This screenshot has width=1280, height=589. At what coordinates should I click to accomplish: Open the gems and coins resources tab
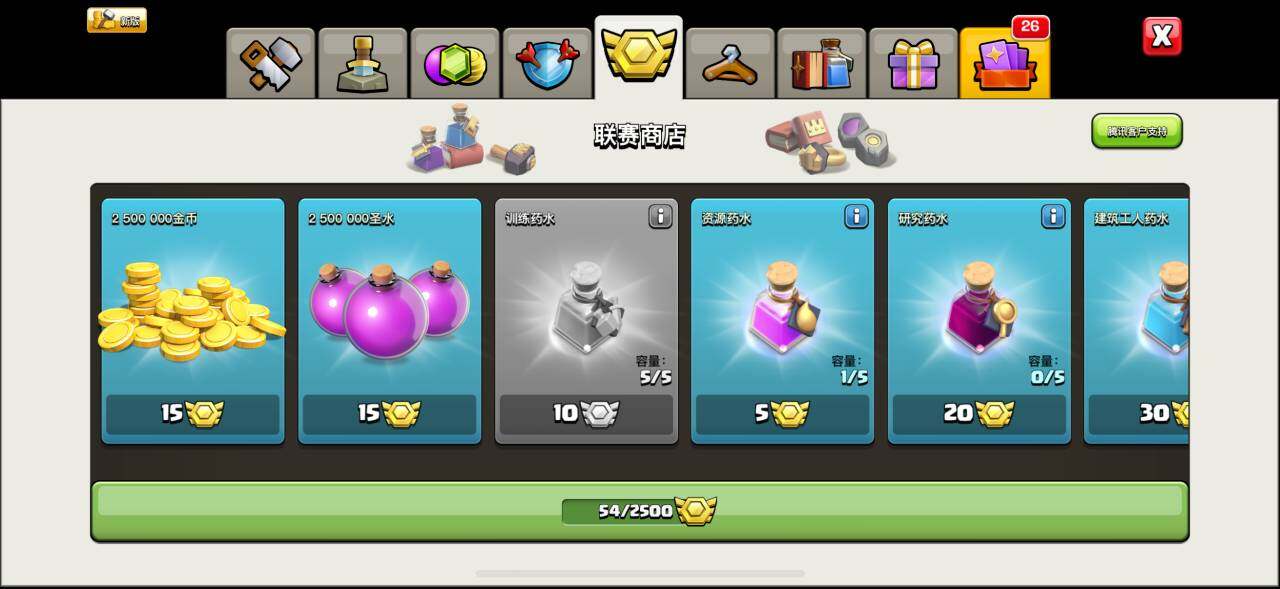click(454, 63)
